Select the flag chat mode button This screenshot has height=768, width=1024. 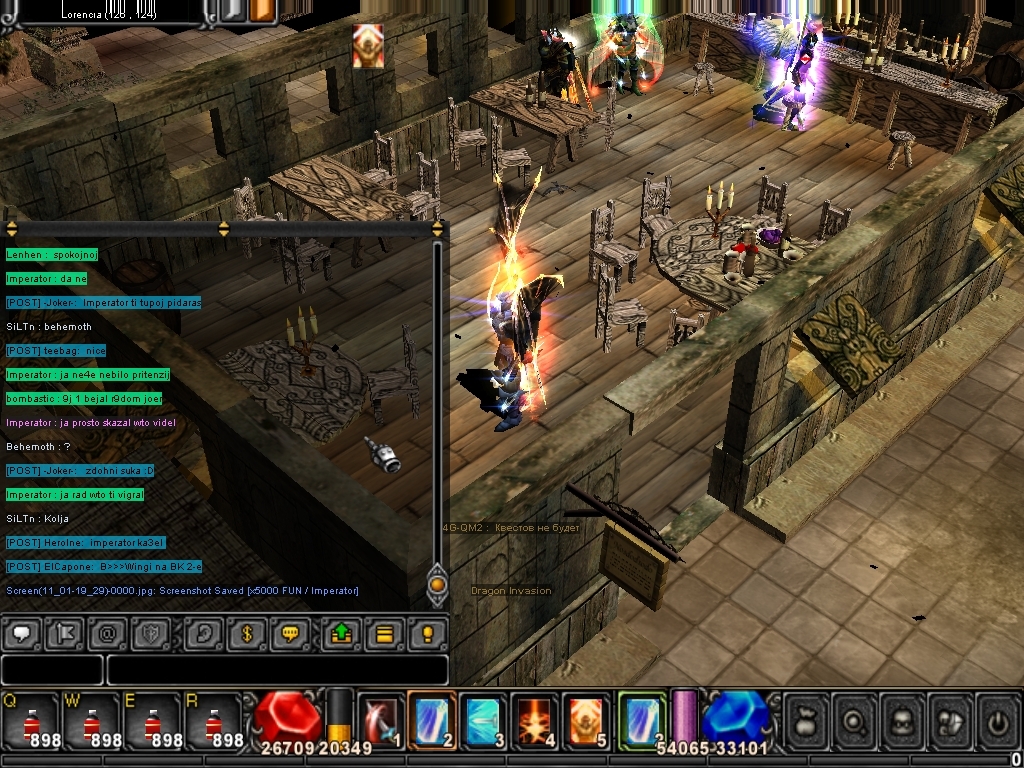(63, 634)
